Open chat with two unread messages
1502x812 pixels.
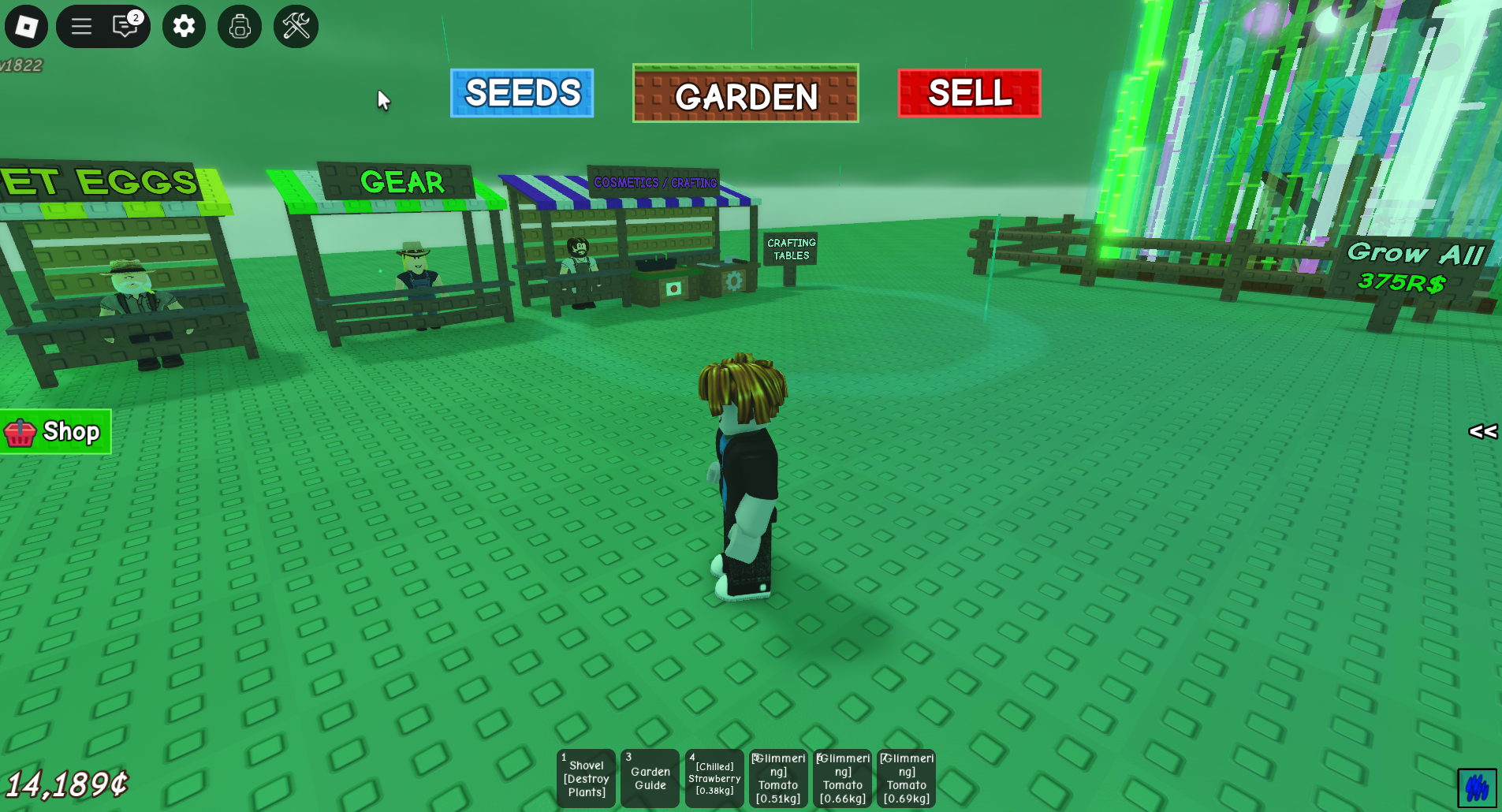pos(126,27)
